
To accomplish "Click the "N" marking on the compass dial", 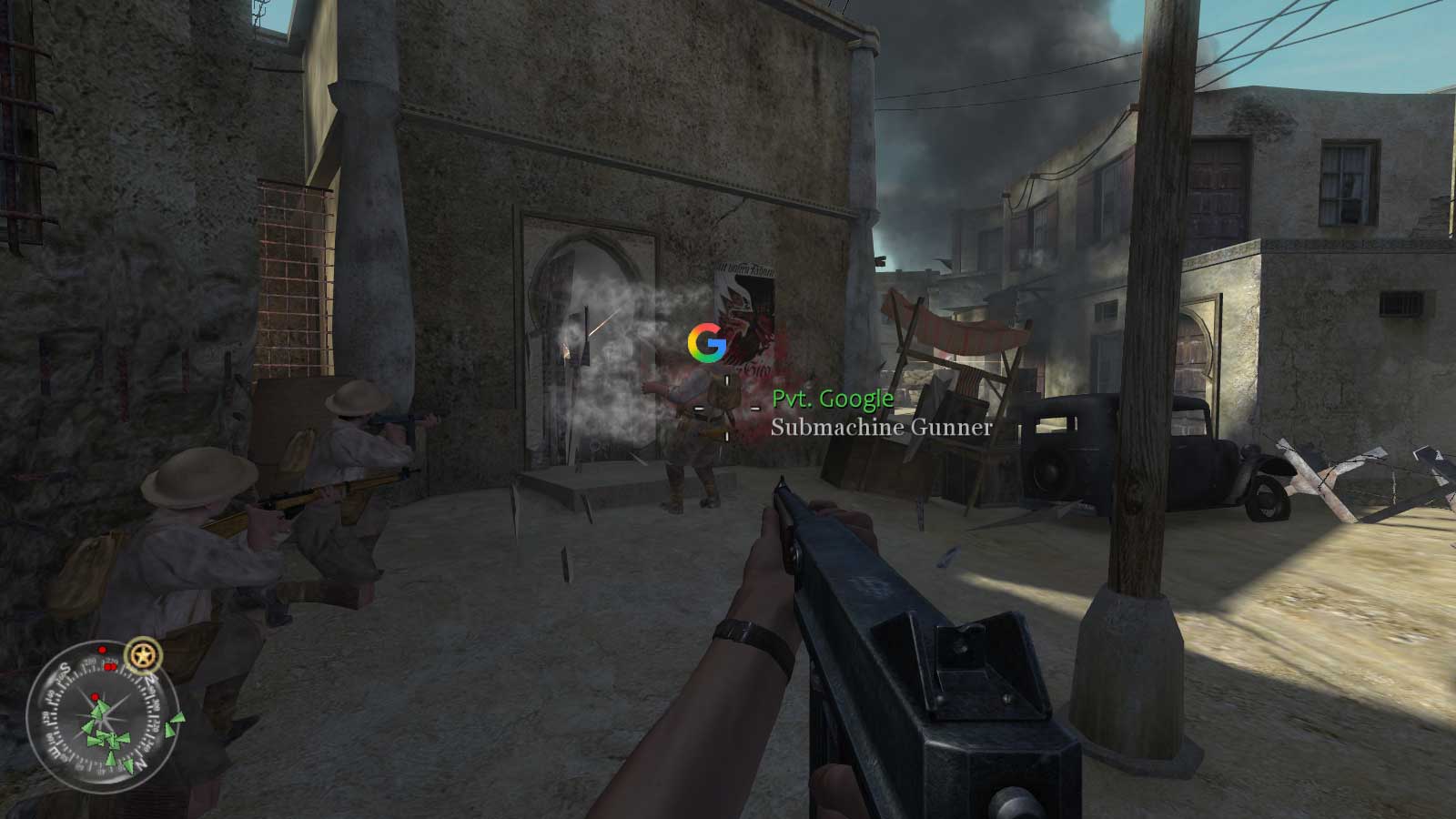I will 140,763.
